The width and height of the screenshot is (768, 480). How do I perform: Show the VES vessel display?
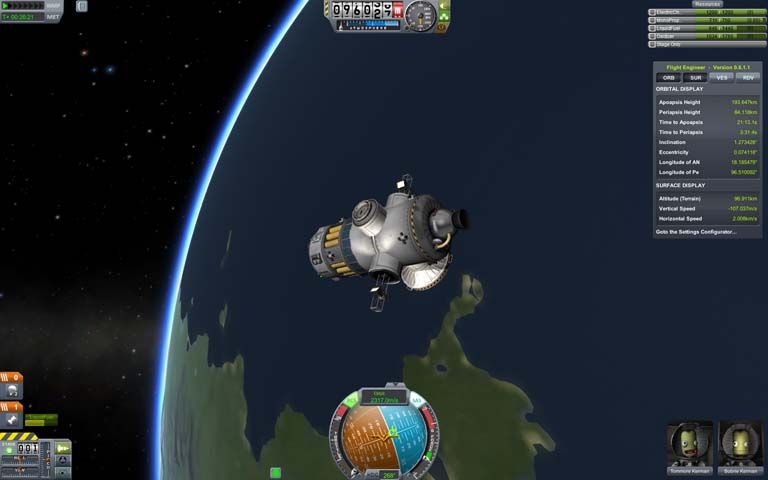tap(720, 77)
